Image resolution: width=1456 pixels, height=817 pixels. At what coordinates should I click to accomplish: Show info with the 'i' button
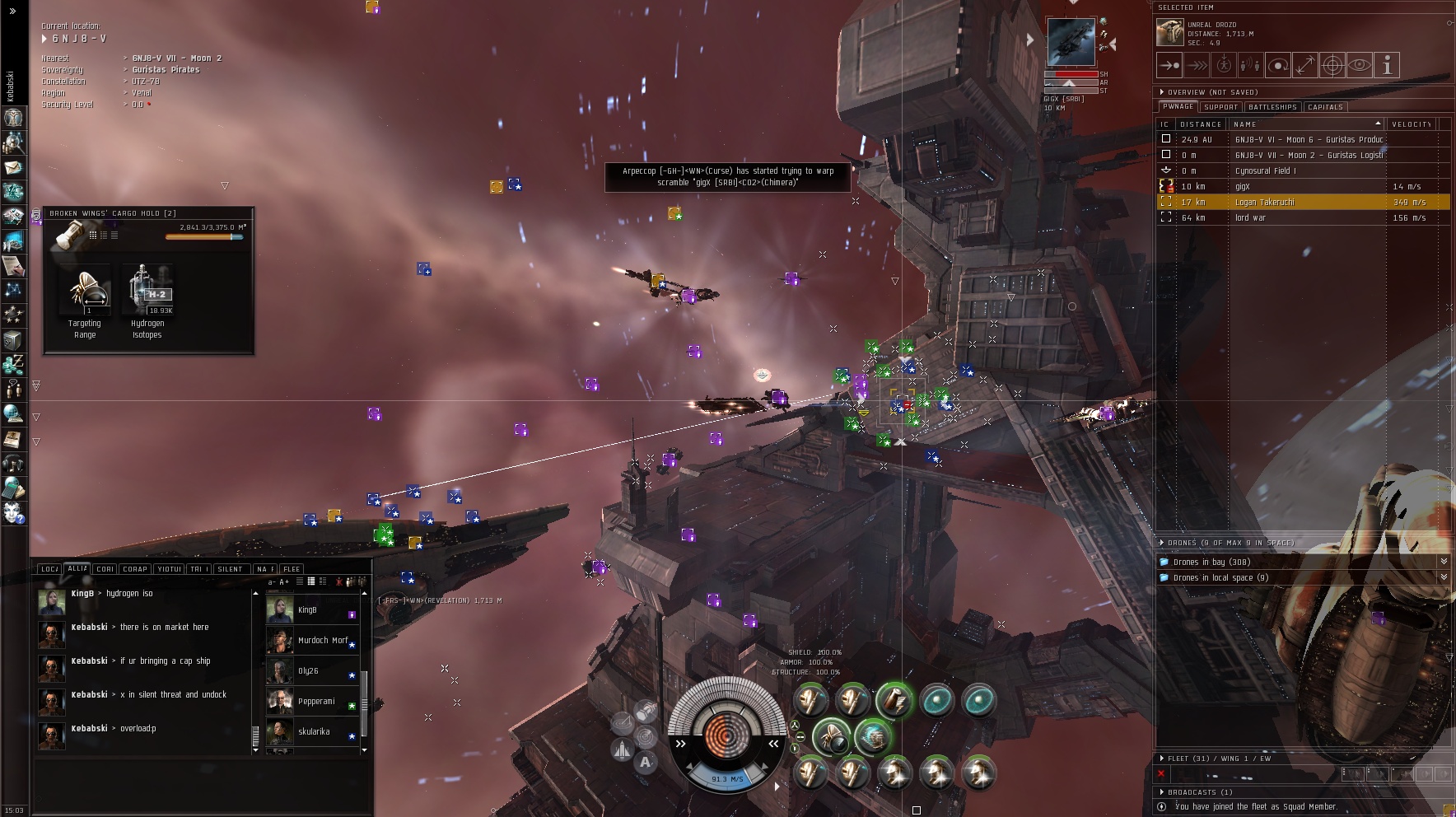(1387, 65)
